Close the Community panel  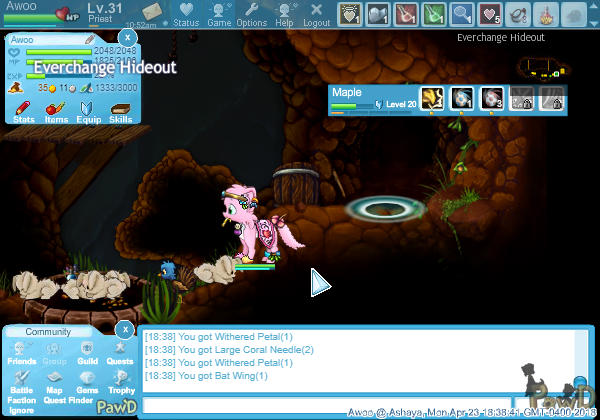(124, 328)
